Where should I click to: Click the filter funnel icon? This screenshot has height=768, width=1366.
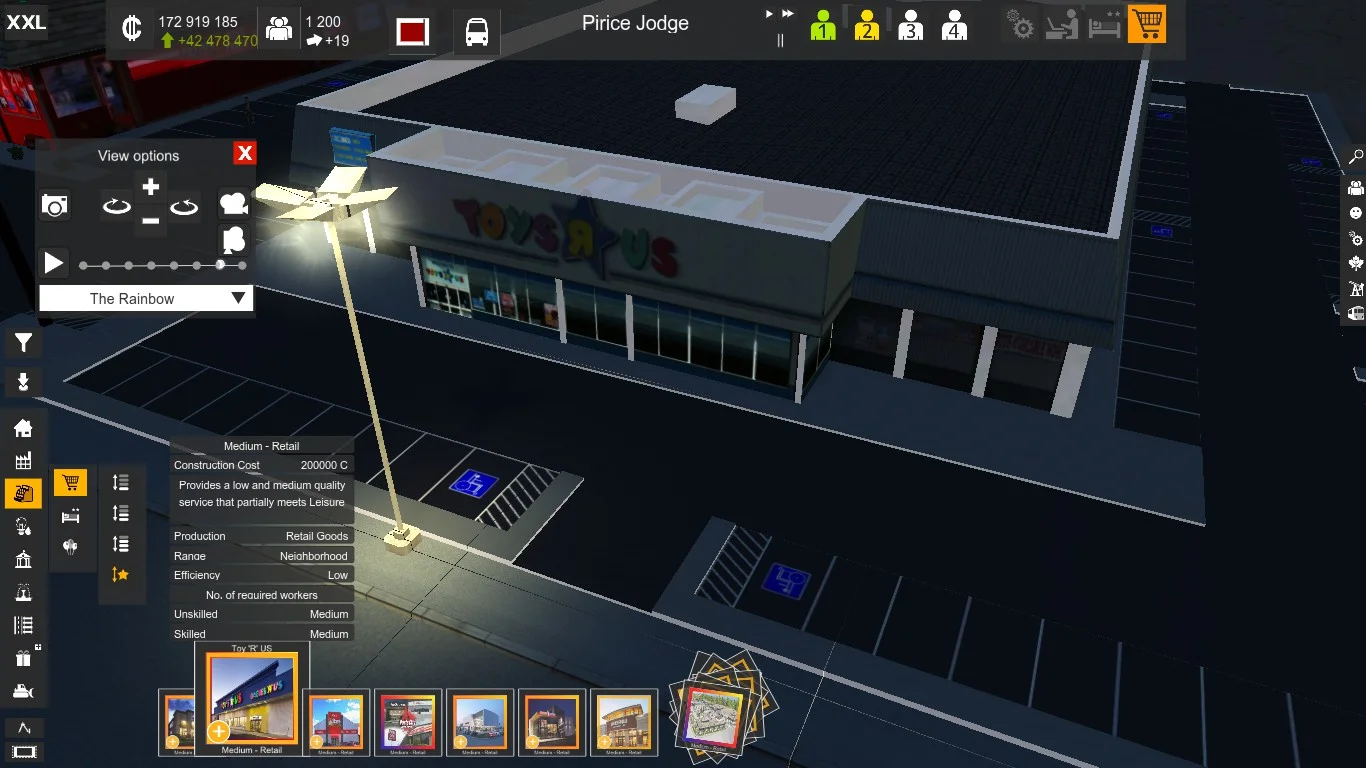[23, 344]
